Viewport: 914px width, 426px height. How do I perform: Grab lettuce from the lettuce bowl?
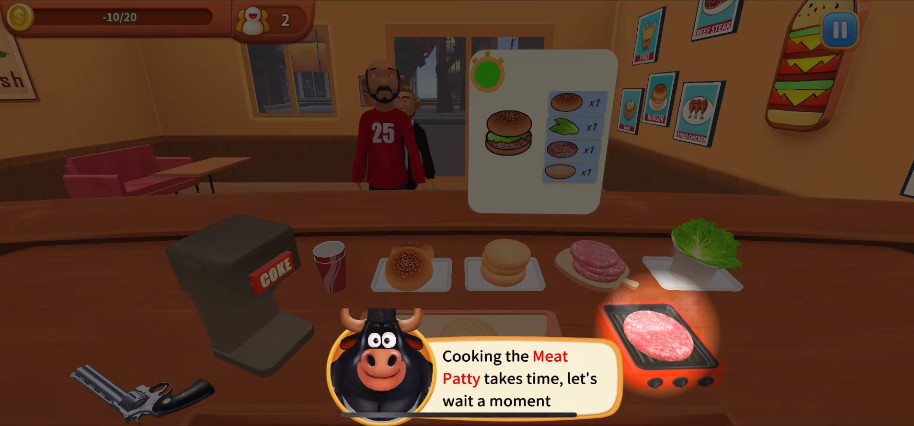pos(705,245)
